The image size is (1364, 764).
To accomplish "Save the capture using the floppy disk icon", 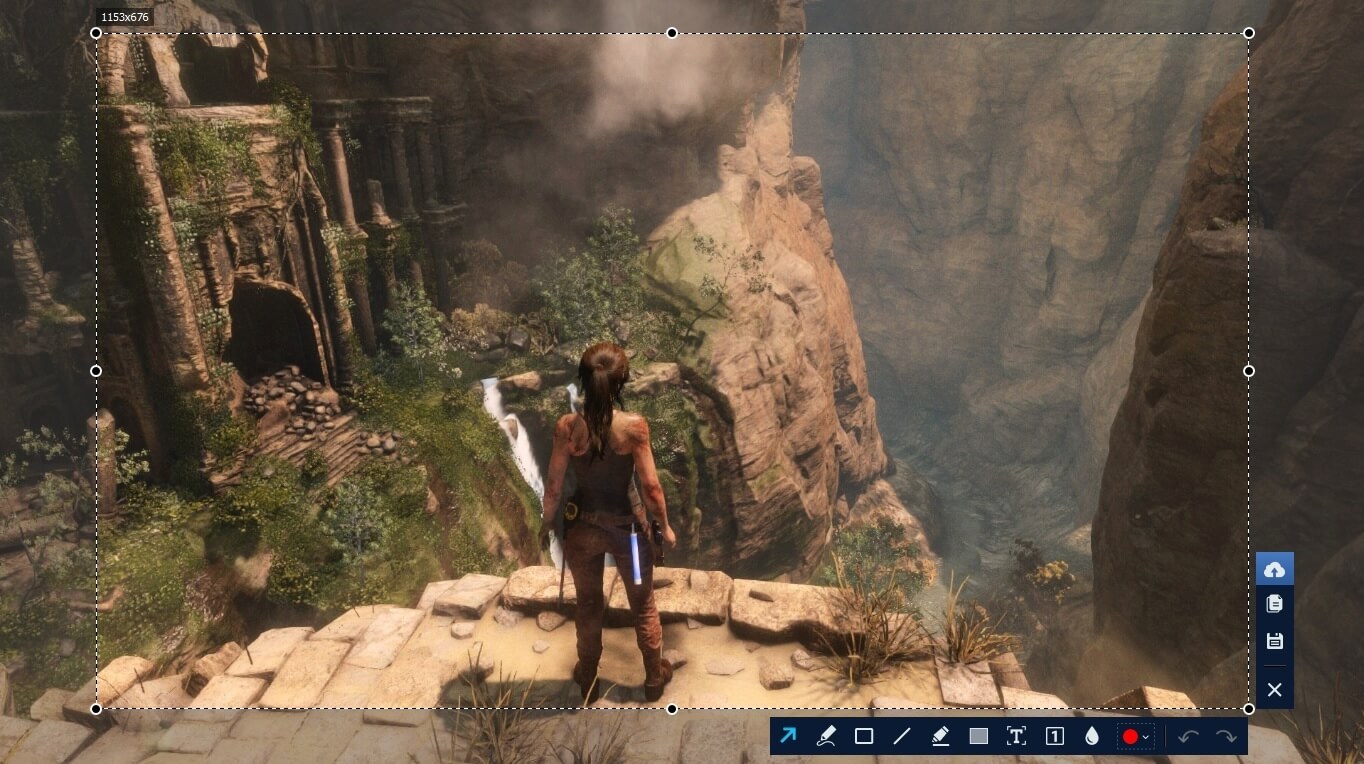I will point(1274,641).
